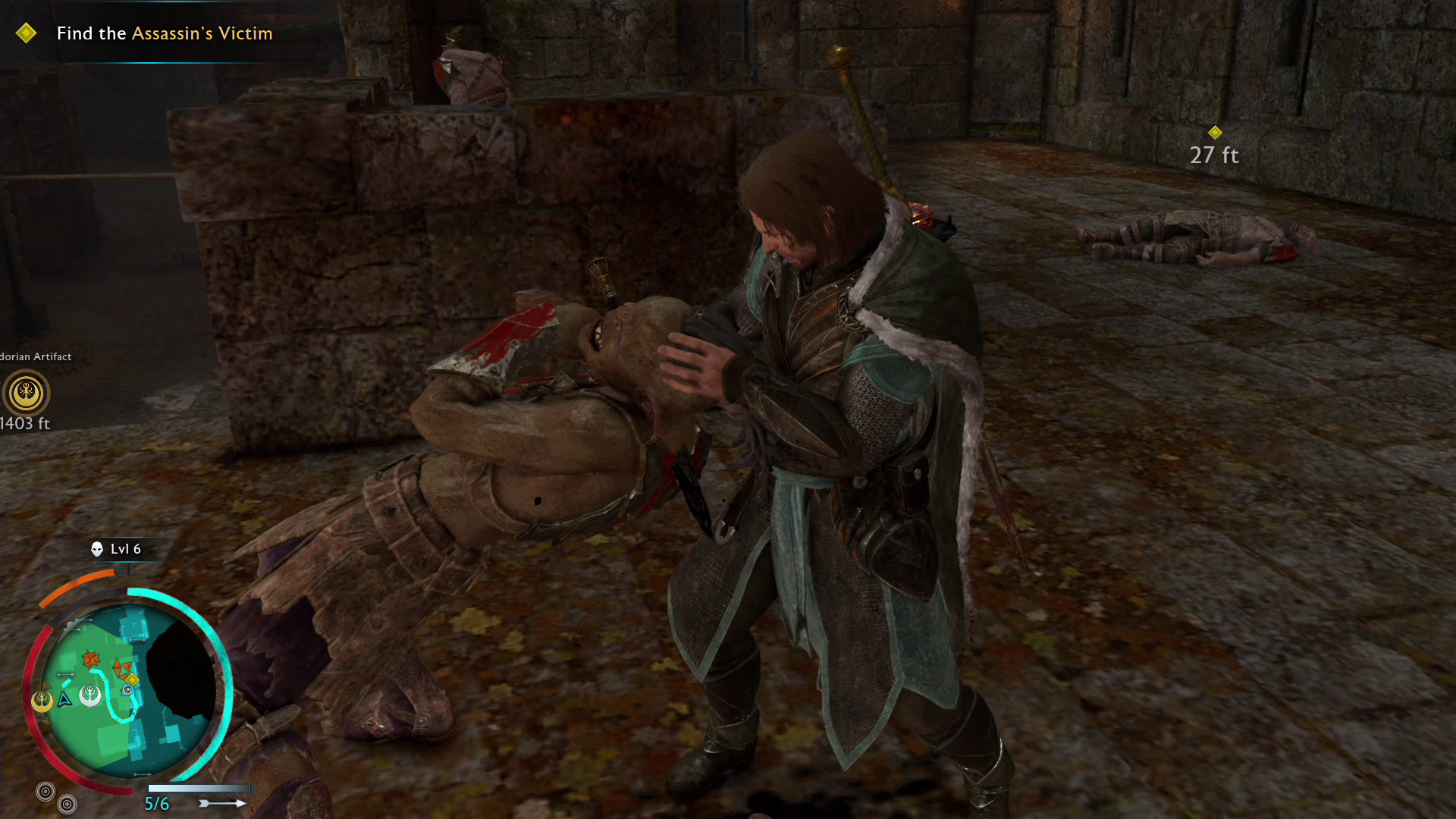This screenshot has height=819, width=1456.
Task: Click the 5/6 collectible counter
Action: click(x=156, y=802)
